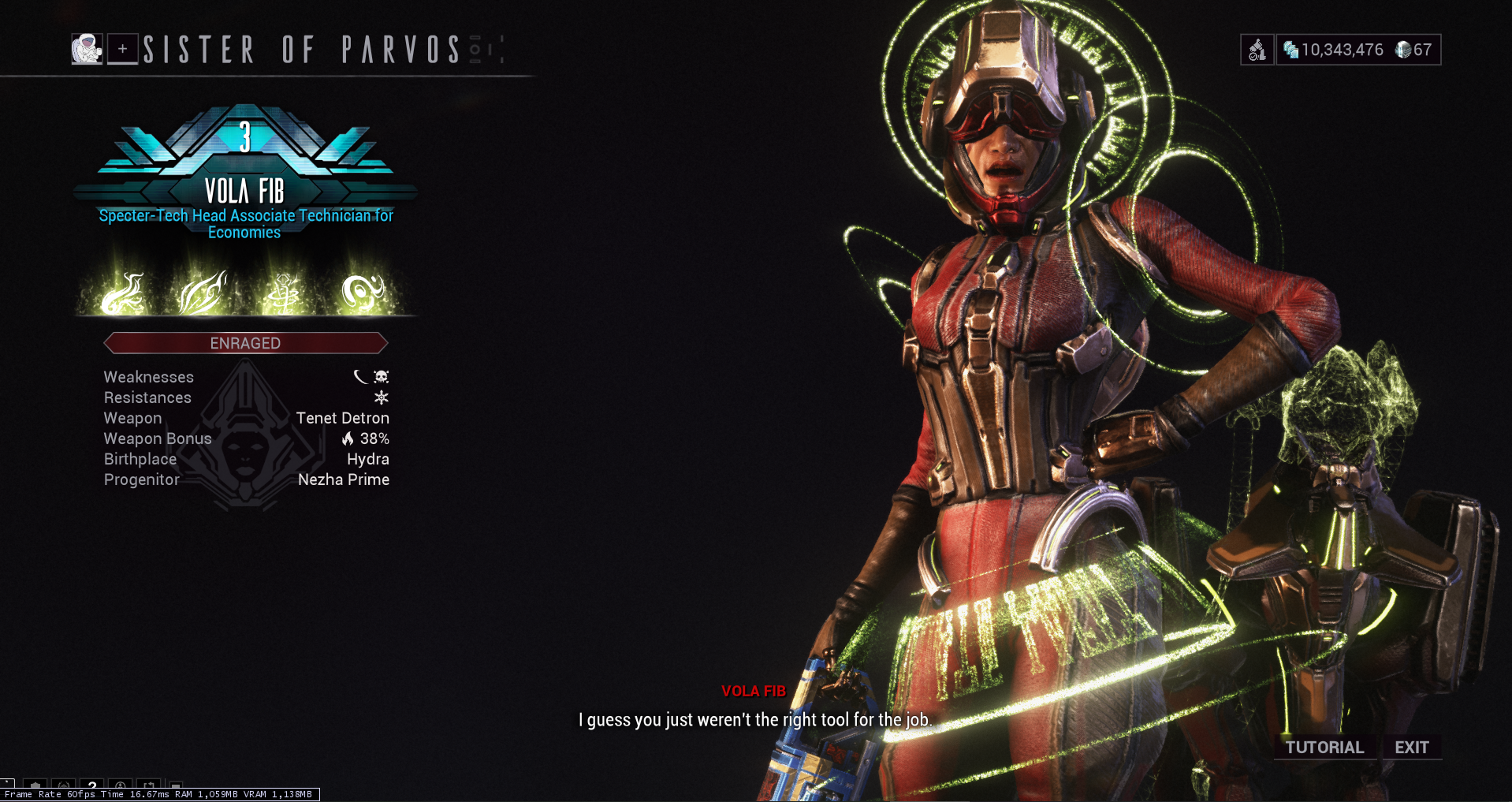This screenshot has width=1512, height=802.
Task: Open the microscope research icon
Action: (x=1257, y=50)
